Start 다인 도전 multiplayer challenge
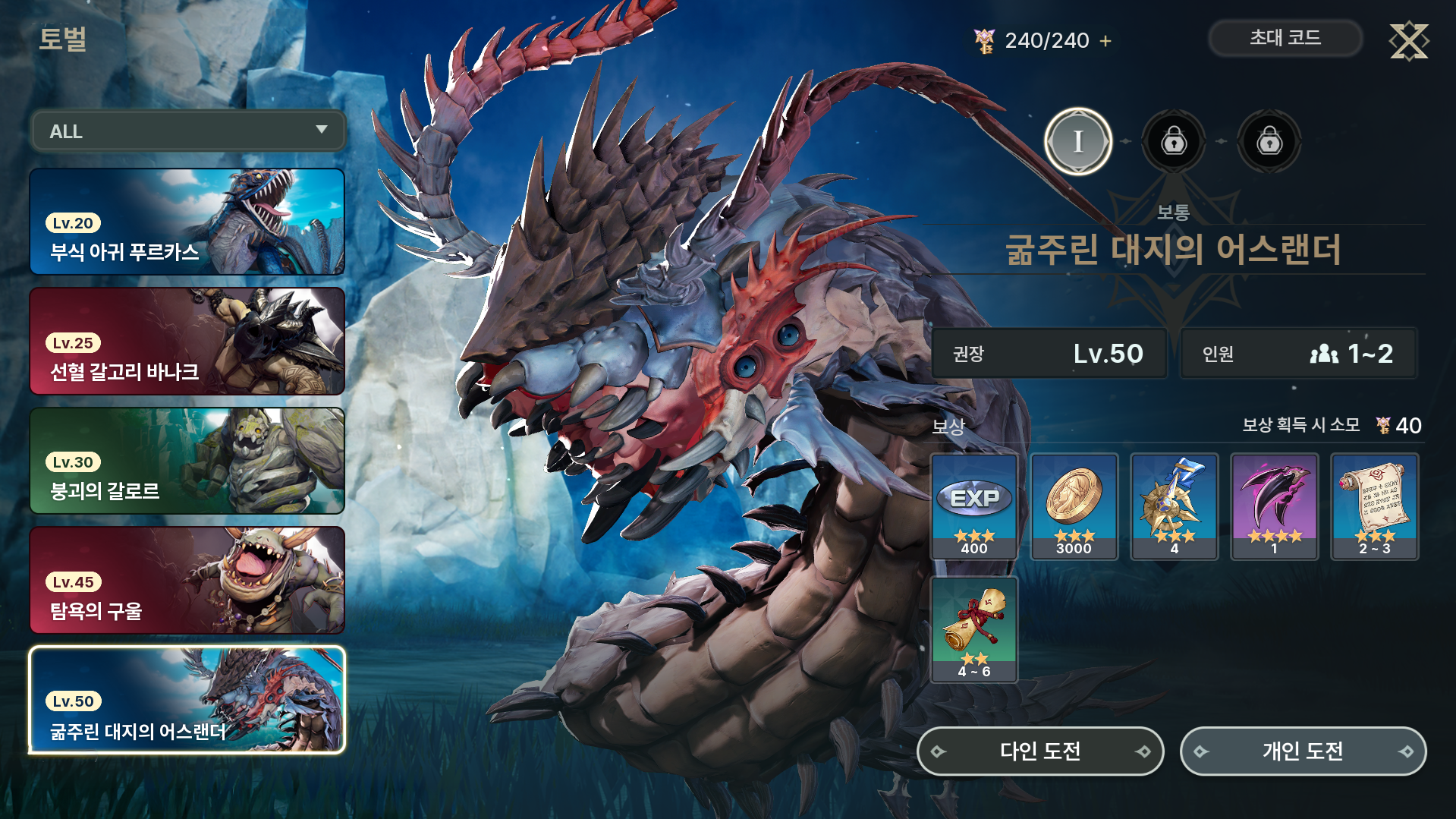 1040,751
